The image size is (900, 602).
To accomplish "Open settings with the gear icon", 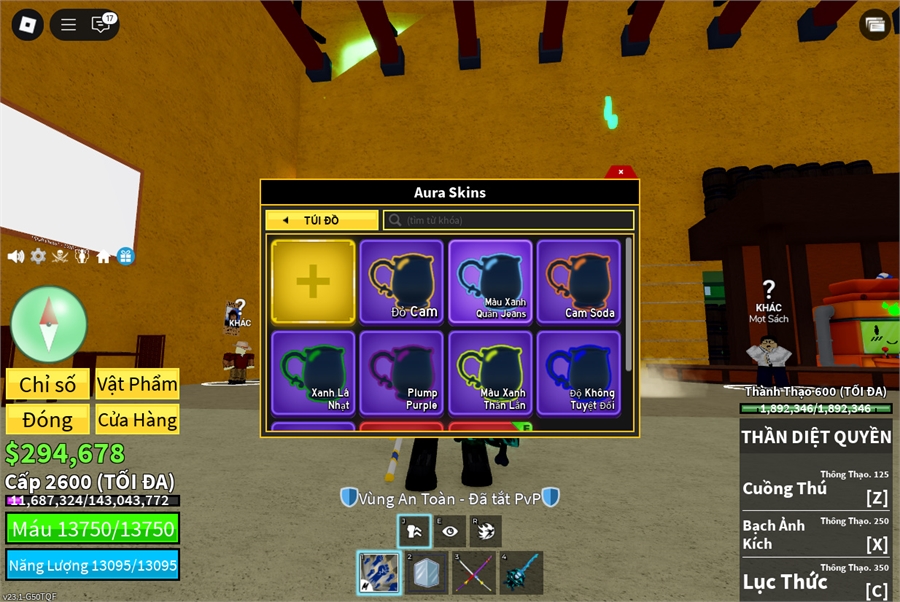I will click(x=38, y=256).
